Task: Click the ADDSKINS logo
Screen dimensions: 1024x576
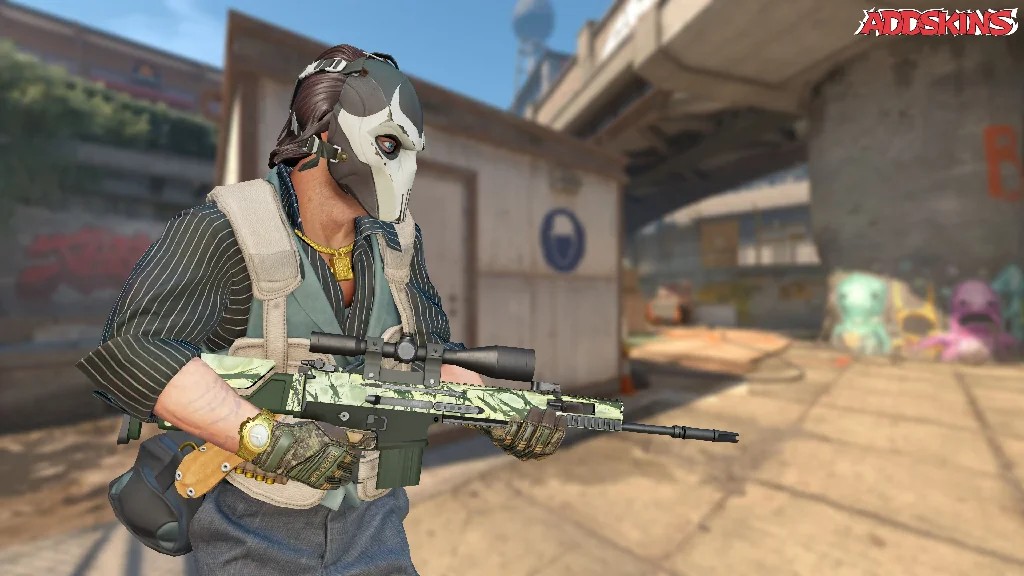Action: (x=936, y=22)
